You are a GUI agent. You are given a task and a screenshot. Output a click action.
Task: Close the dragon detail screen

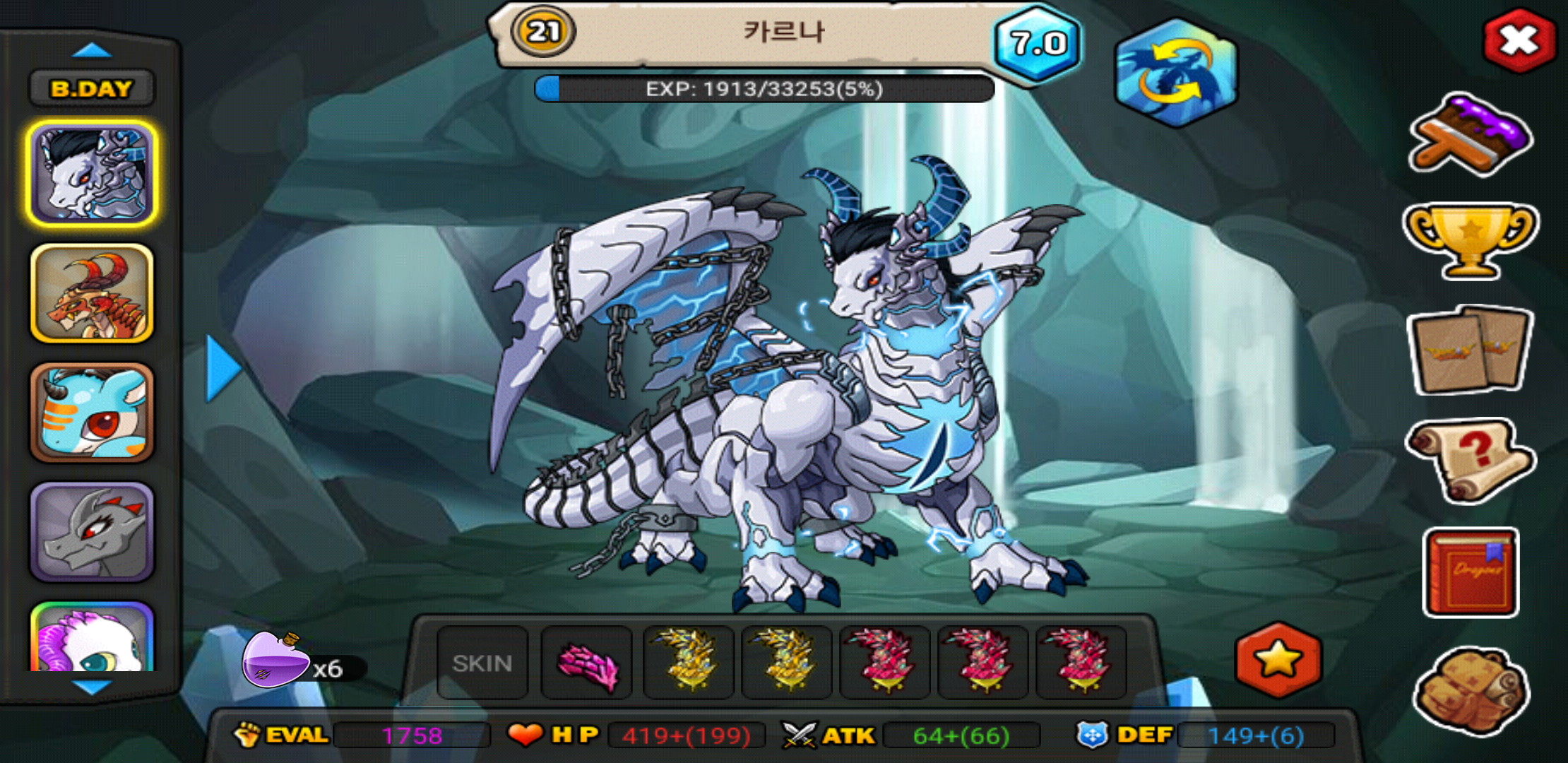1519,41
